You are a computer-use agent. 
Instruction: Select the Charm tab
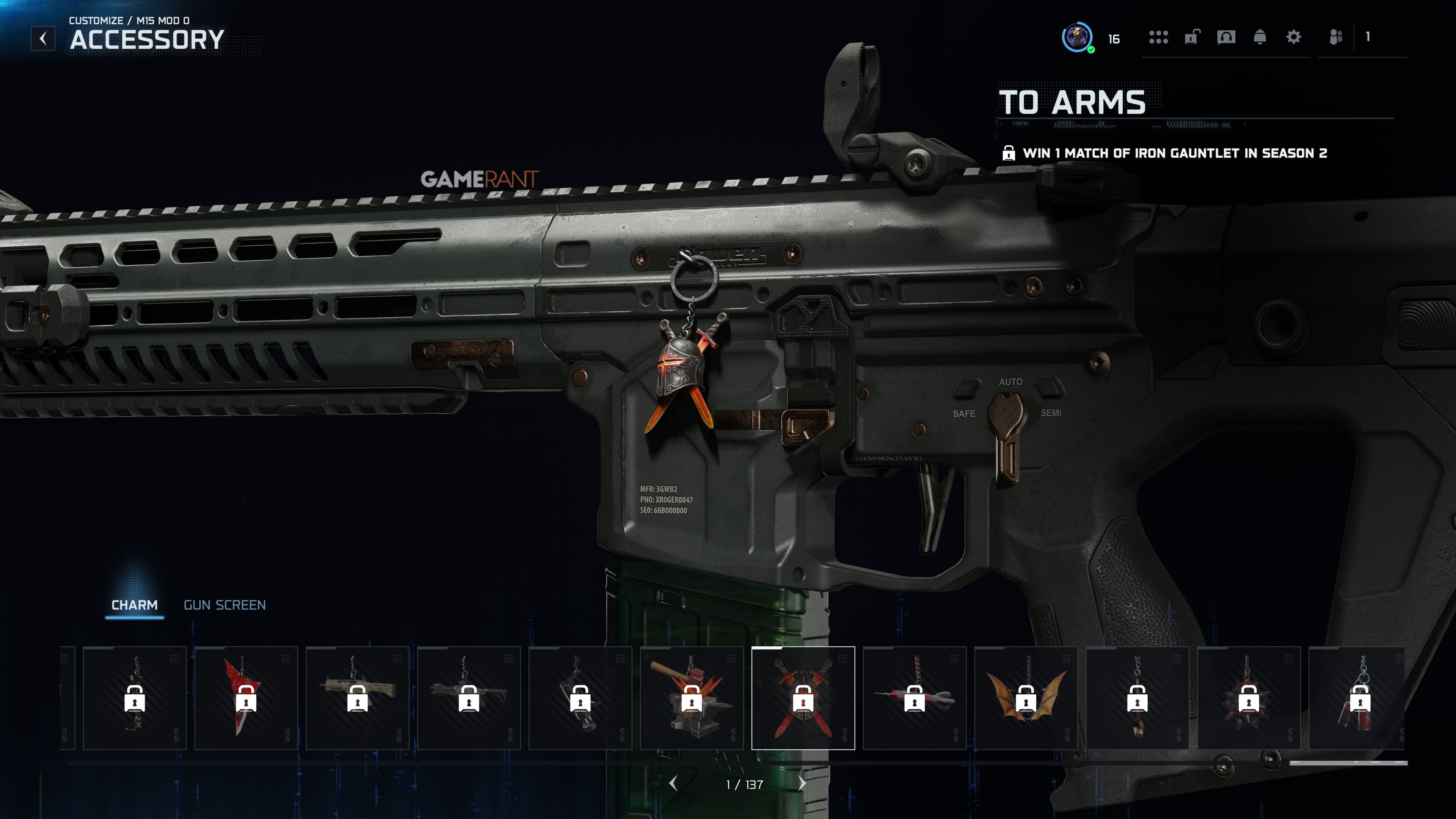point(135,605)
